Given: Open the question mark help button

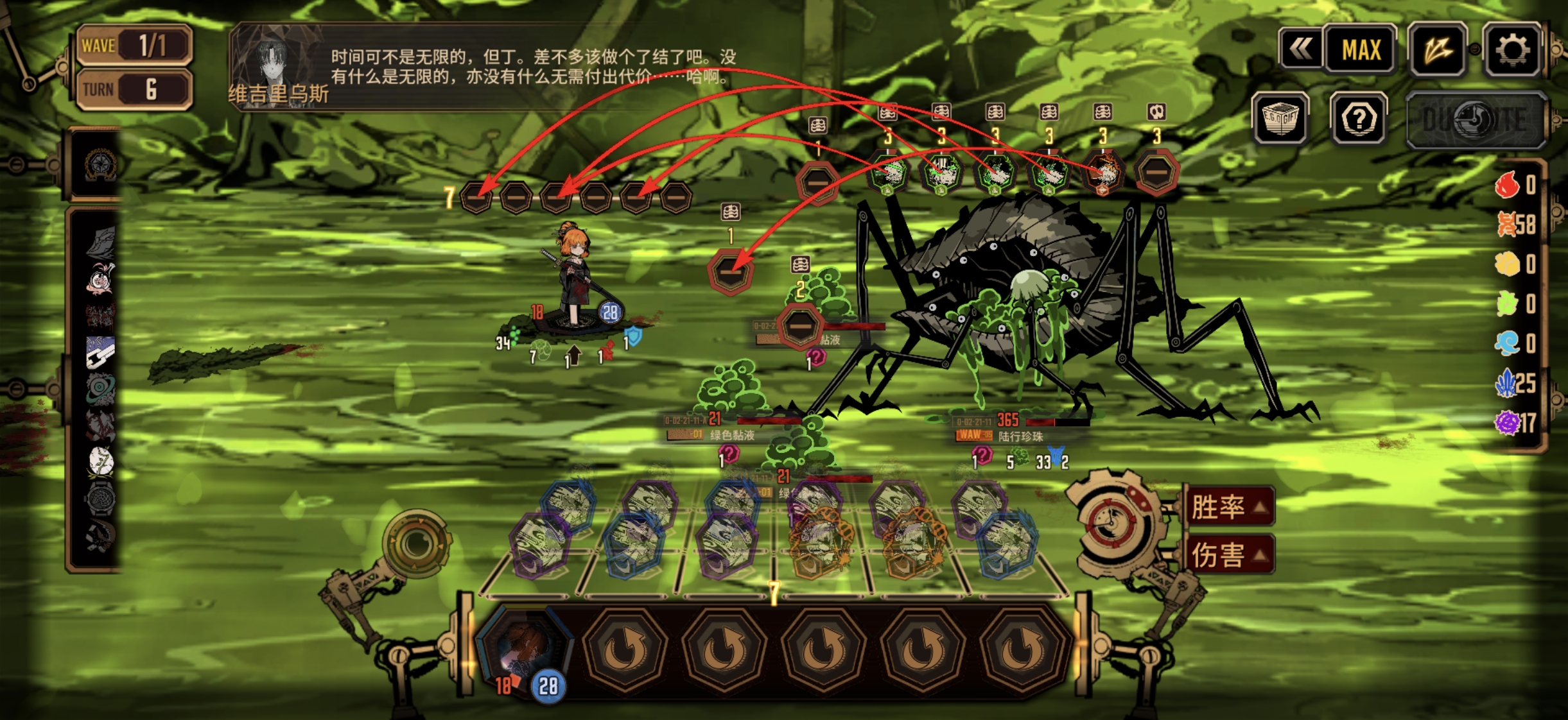Looking at the screenshot, I should pos(1358,119).
